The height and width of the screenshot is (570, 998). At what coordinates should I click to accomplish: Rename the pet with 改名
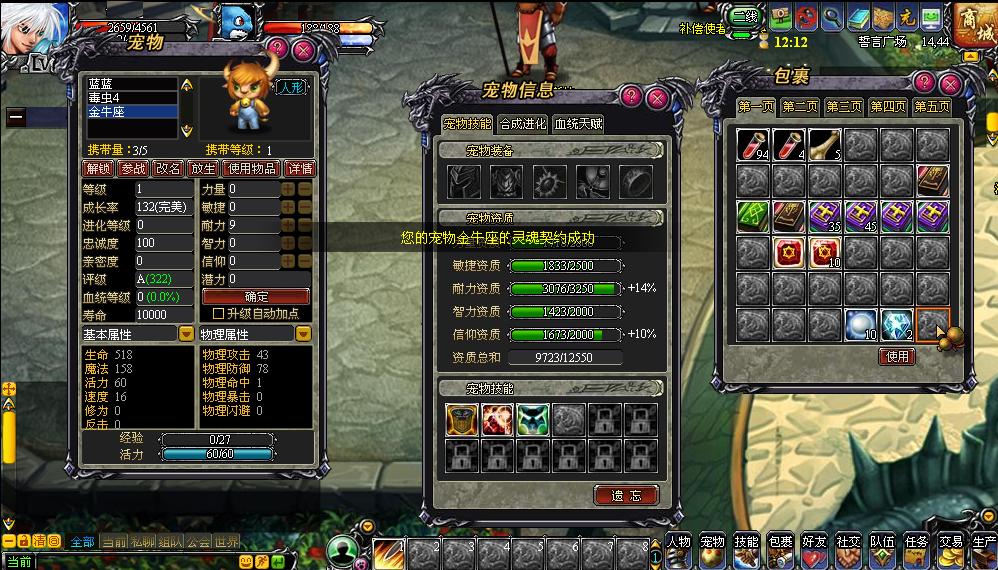[168, 168]
